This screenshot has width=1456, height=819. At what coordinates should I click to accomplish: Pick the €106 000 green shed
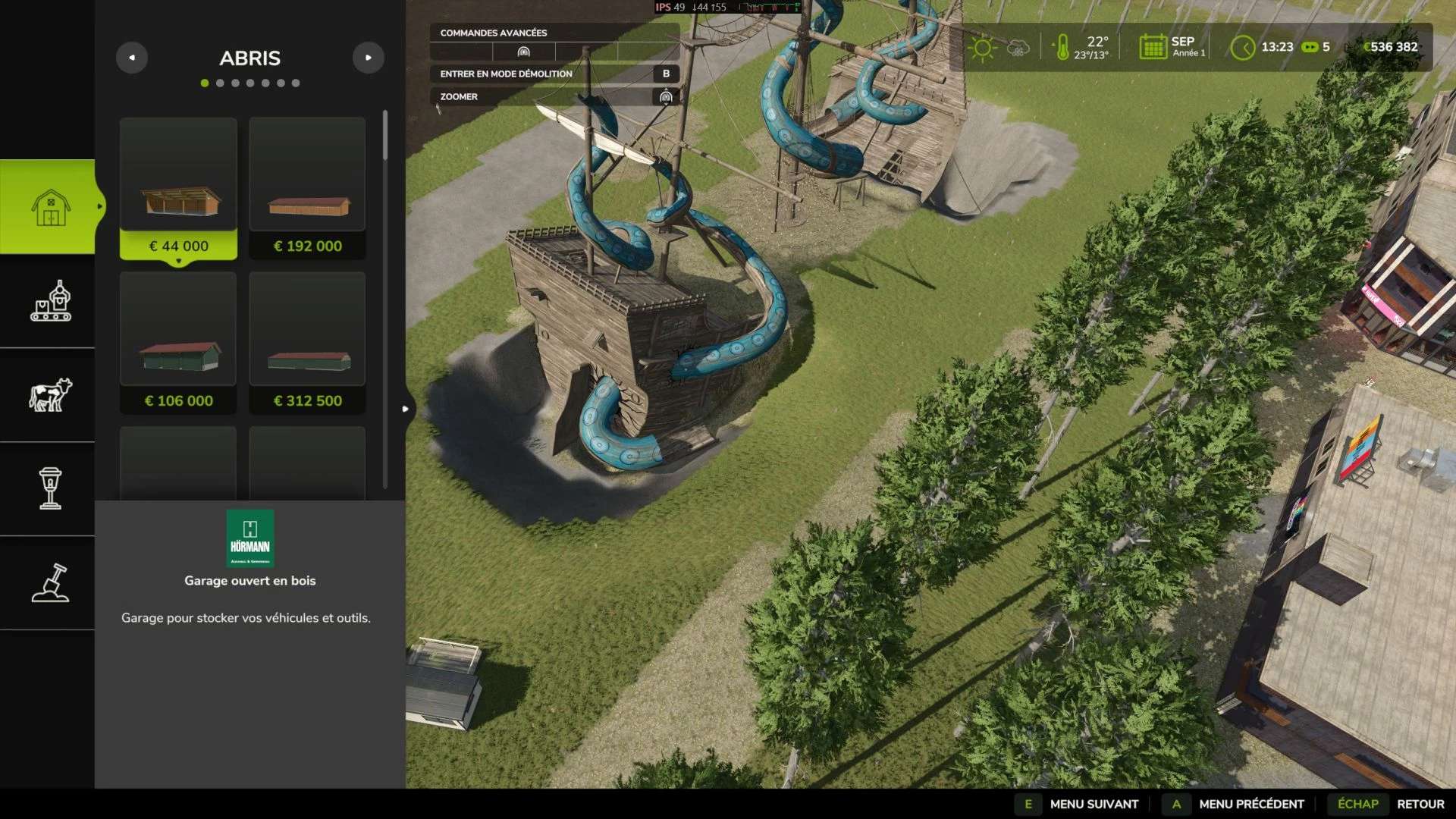click(178, 343)
